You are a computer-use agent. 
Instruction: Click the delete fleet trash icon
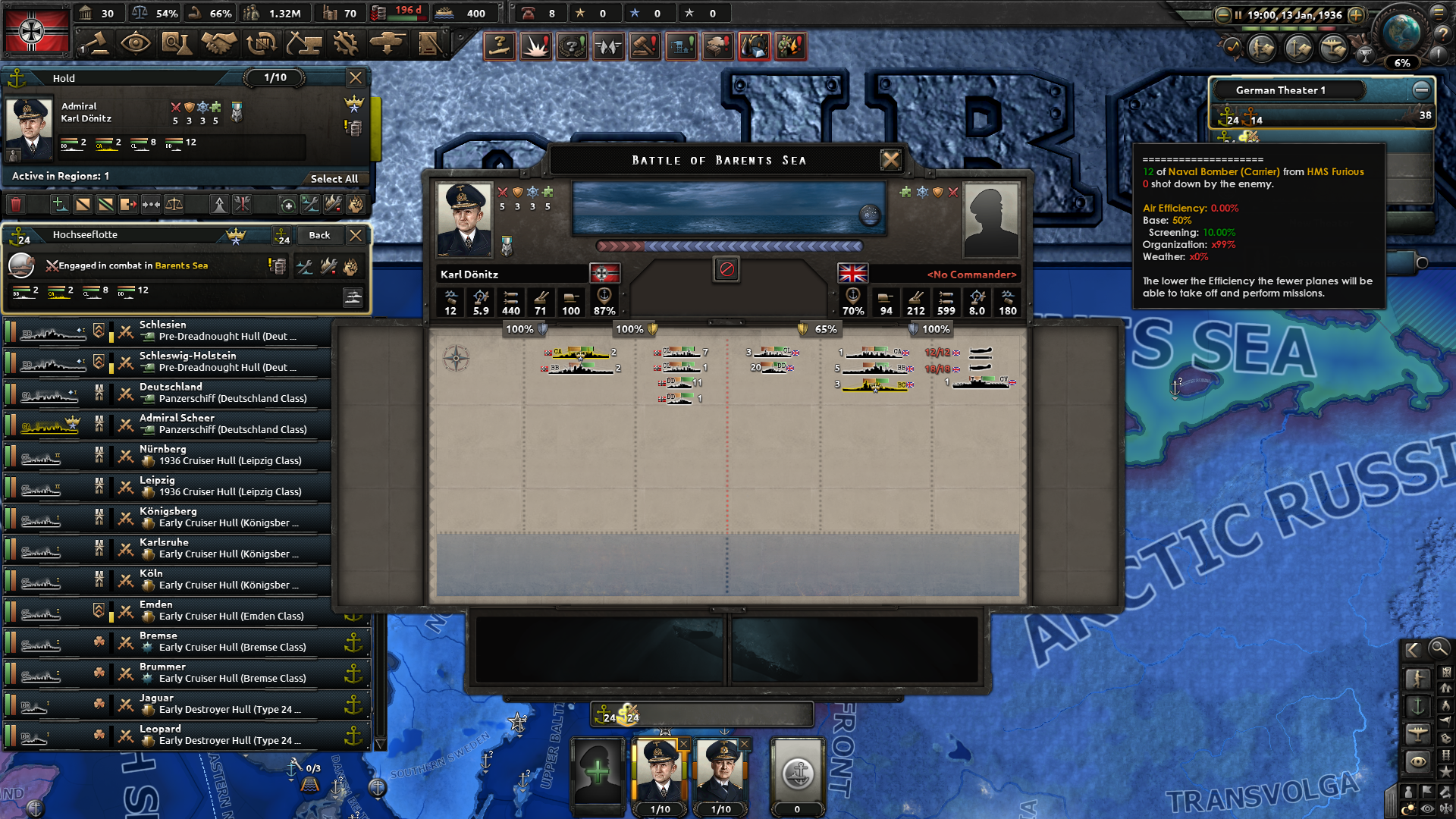[x=17, y=205]
